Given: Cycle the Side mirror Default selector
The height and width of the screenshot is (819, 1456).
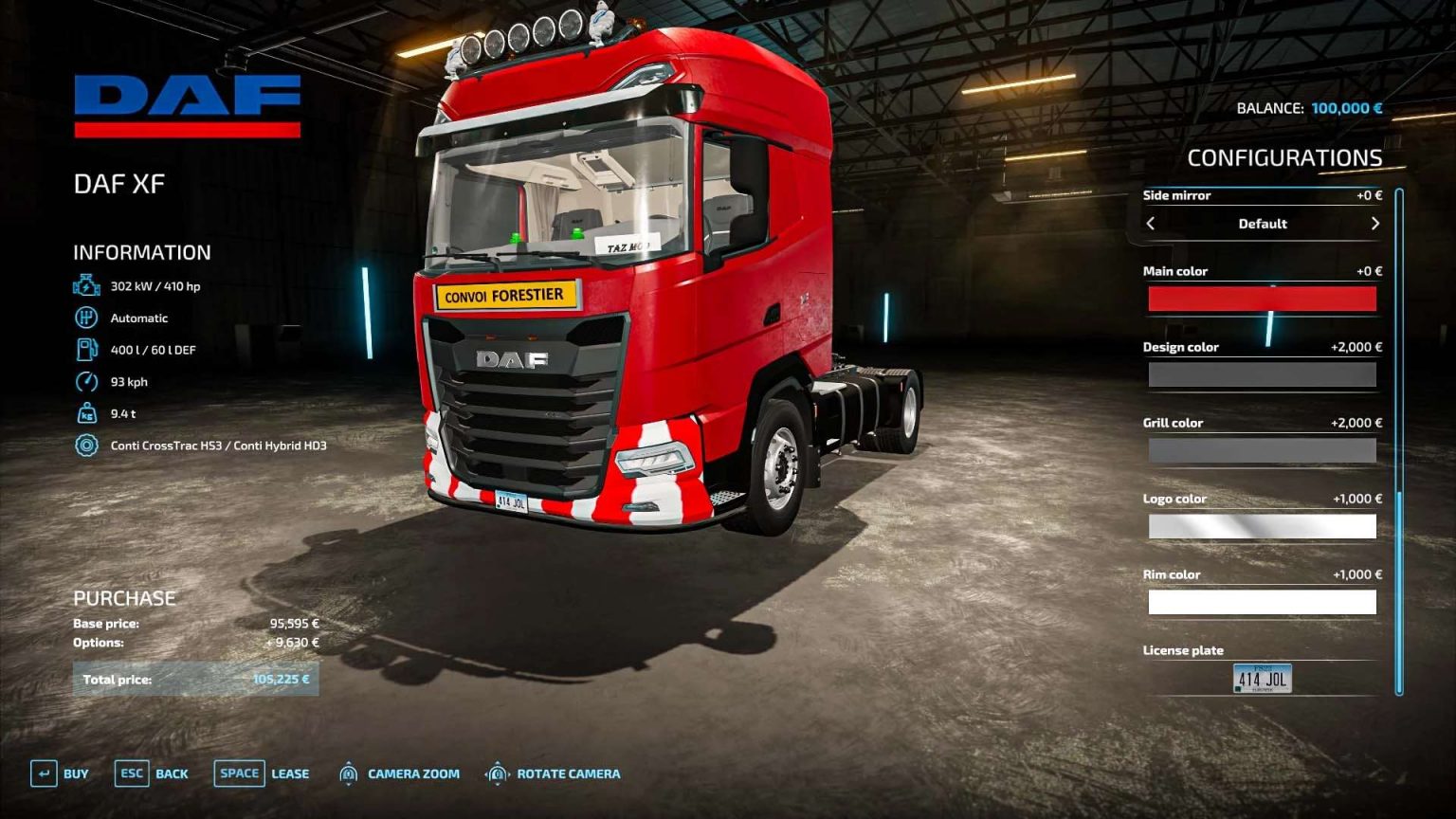Looking at the screenshot, I should click(x=1264, y=224).
